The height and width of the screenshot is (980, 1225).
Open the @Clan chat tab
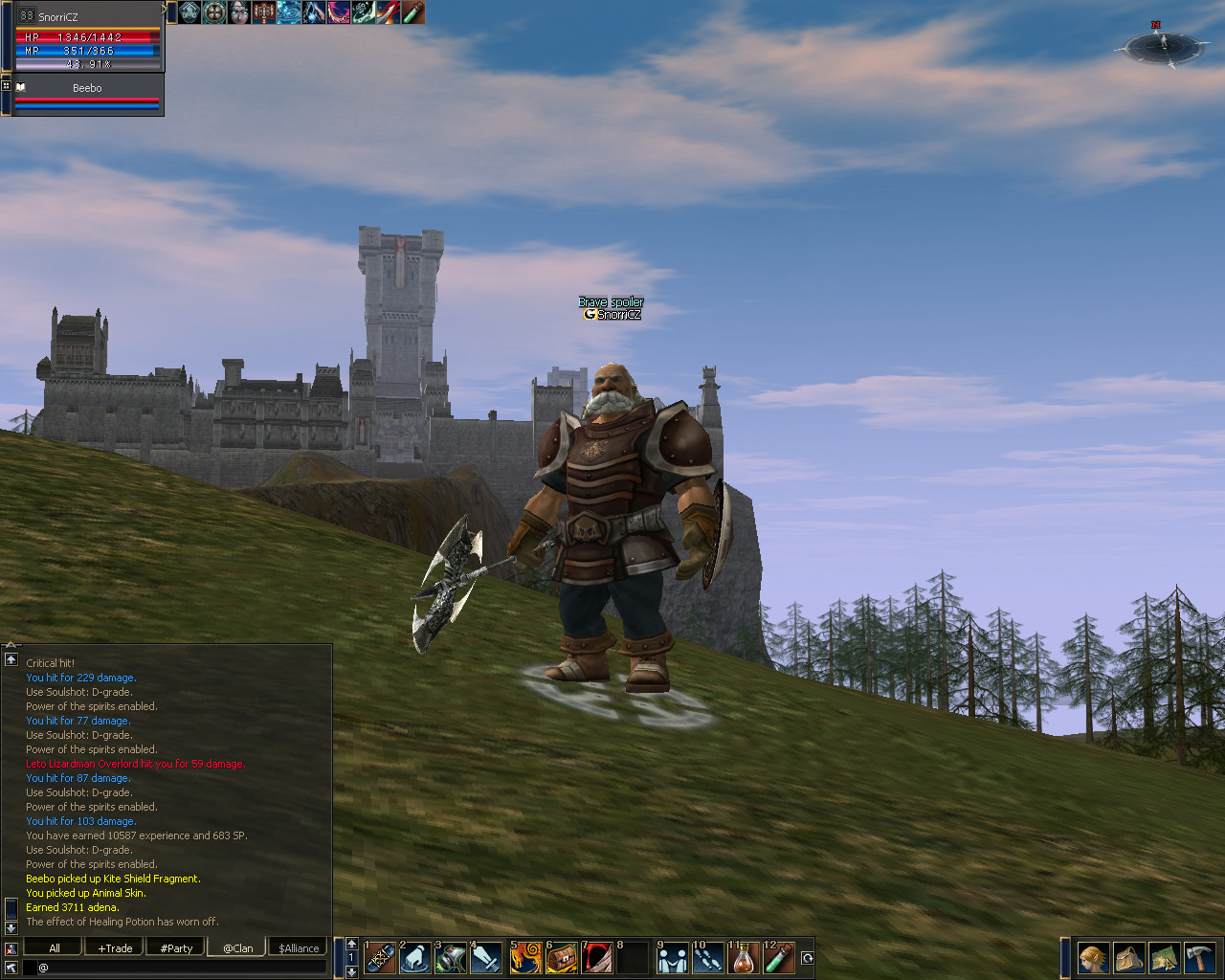coord(237,947)
